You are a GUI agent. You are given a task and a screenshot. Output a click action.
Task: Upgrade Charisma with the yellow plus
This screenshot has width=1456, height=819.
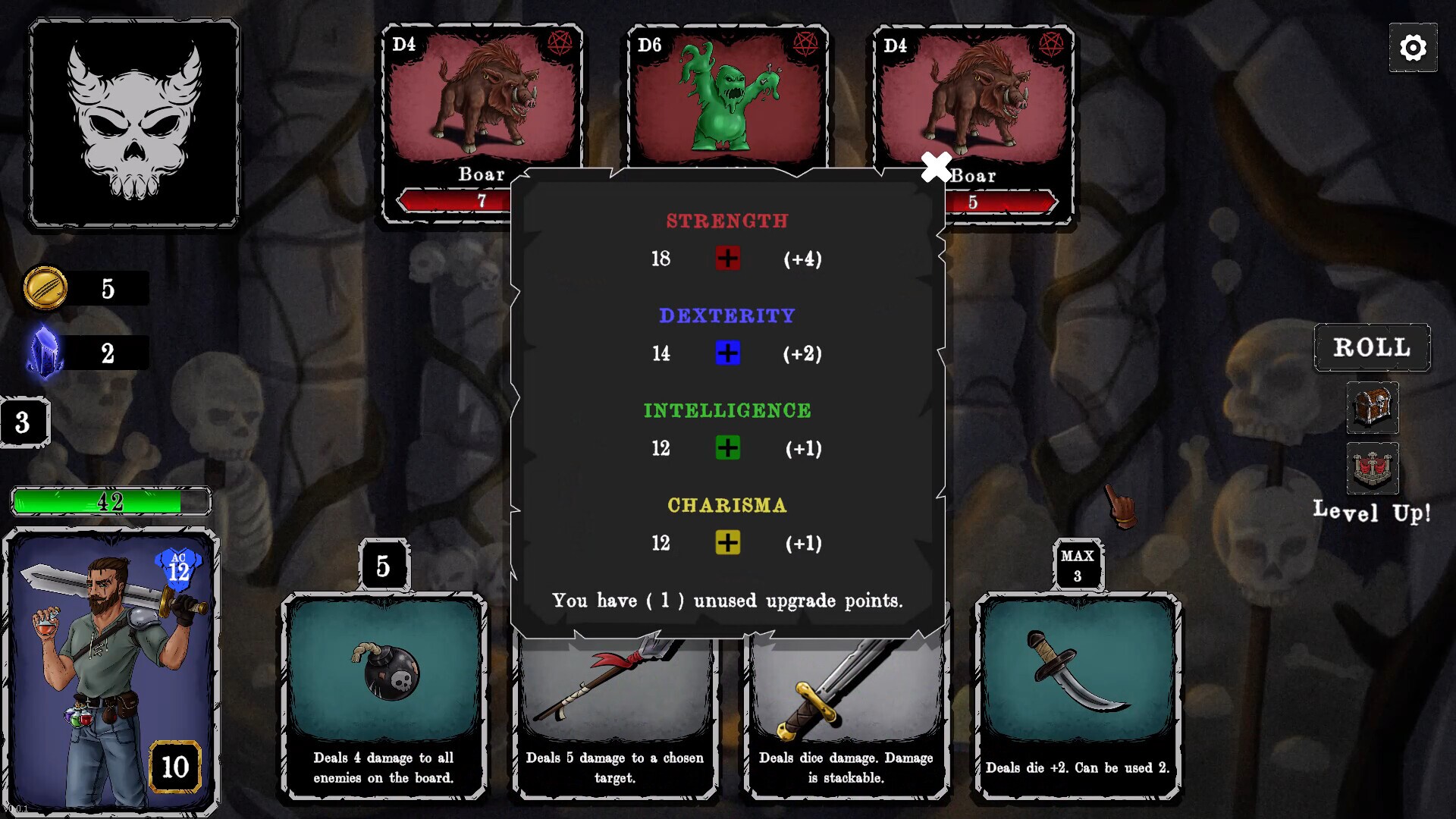pyautogui.click(x=727, y=543)
